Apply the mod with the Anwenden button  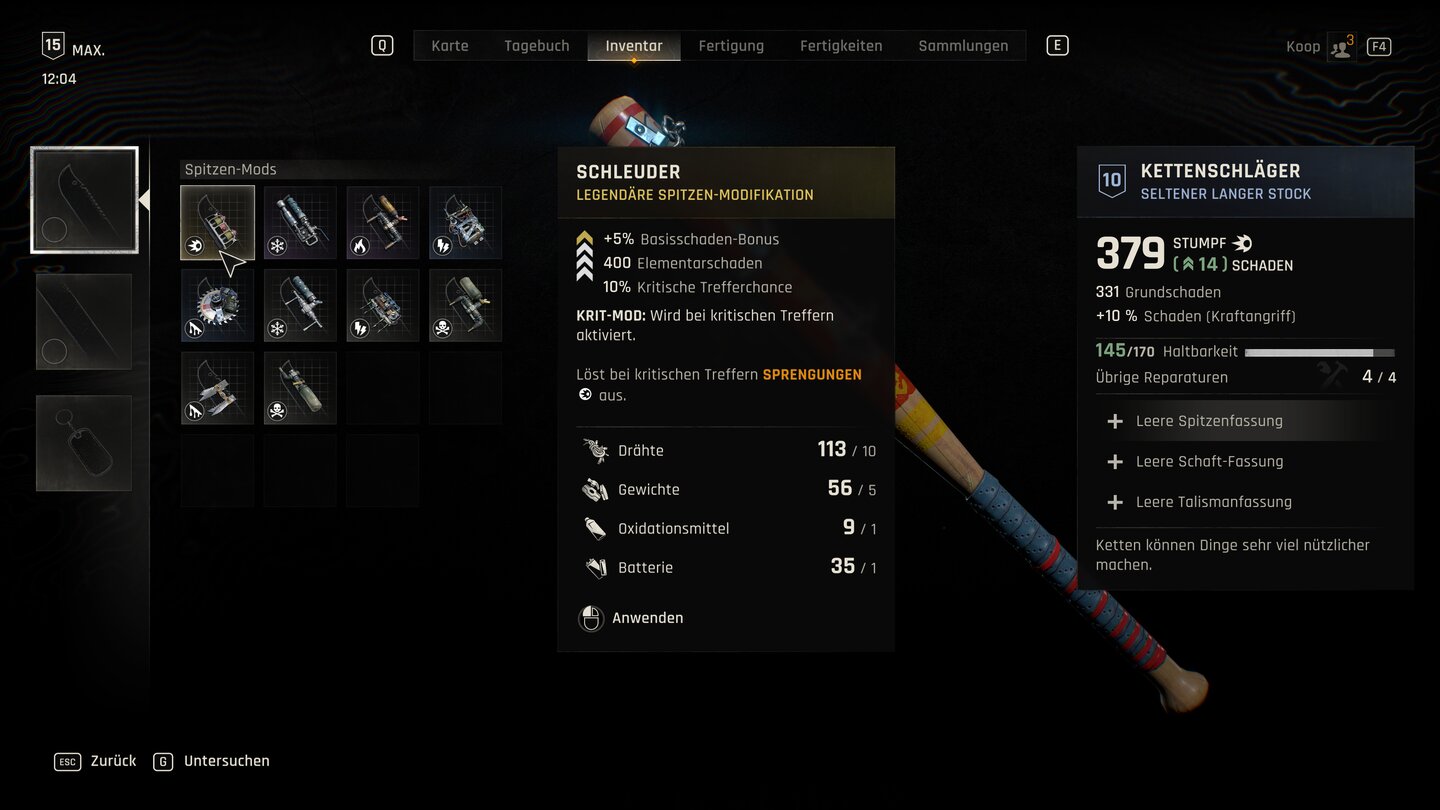[646, 618]
